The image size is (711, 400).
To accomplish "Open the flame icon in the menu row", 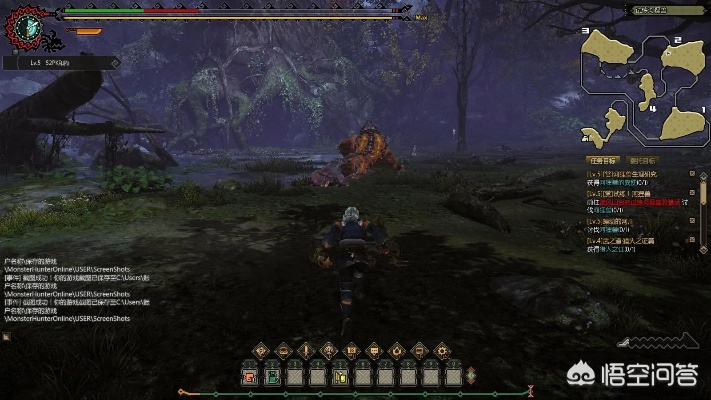I will click(397, 350).
